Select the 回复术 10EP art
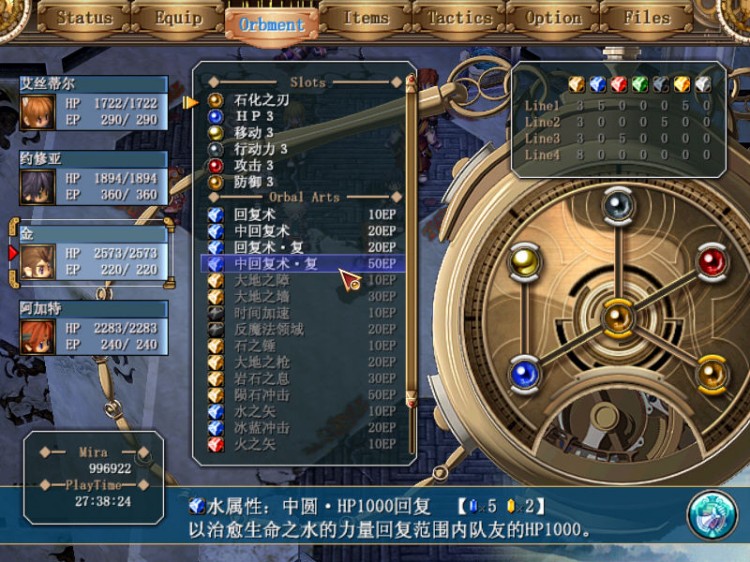Screen dimensions: 750x562 pyautogui.click(x=300, y=215)
